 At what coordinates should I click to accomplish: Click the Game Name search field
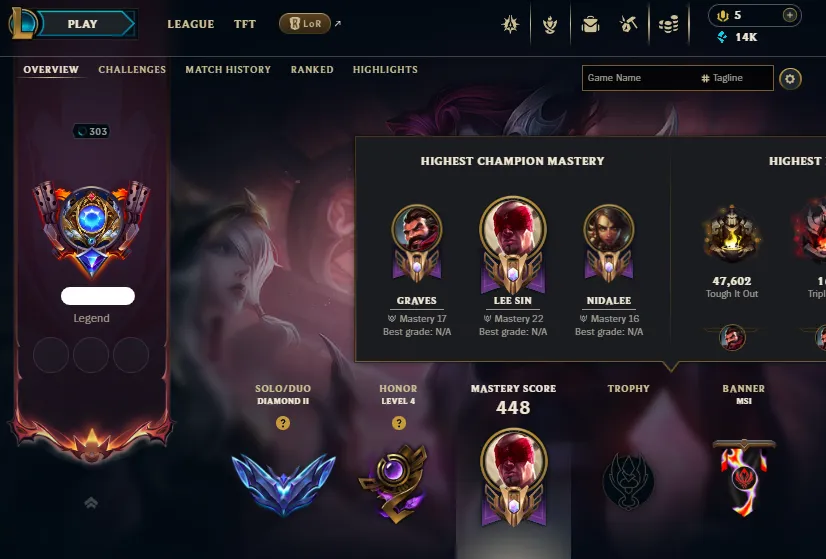[x=638, y=78]
